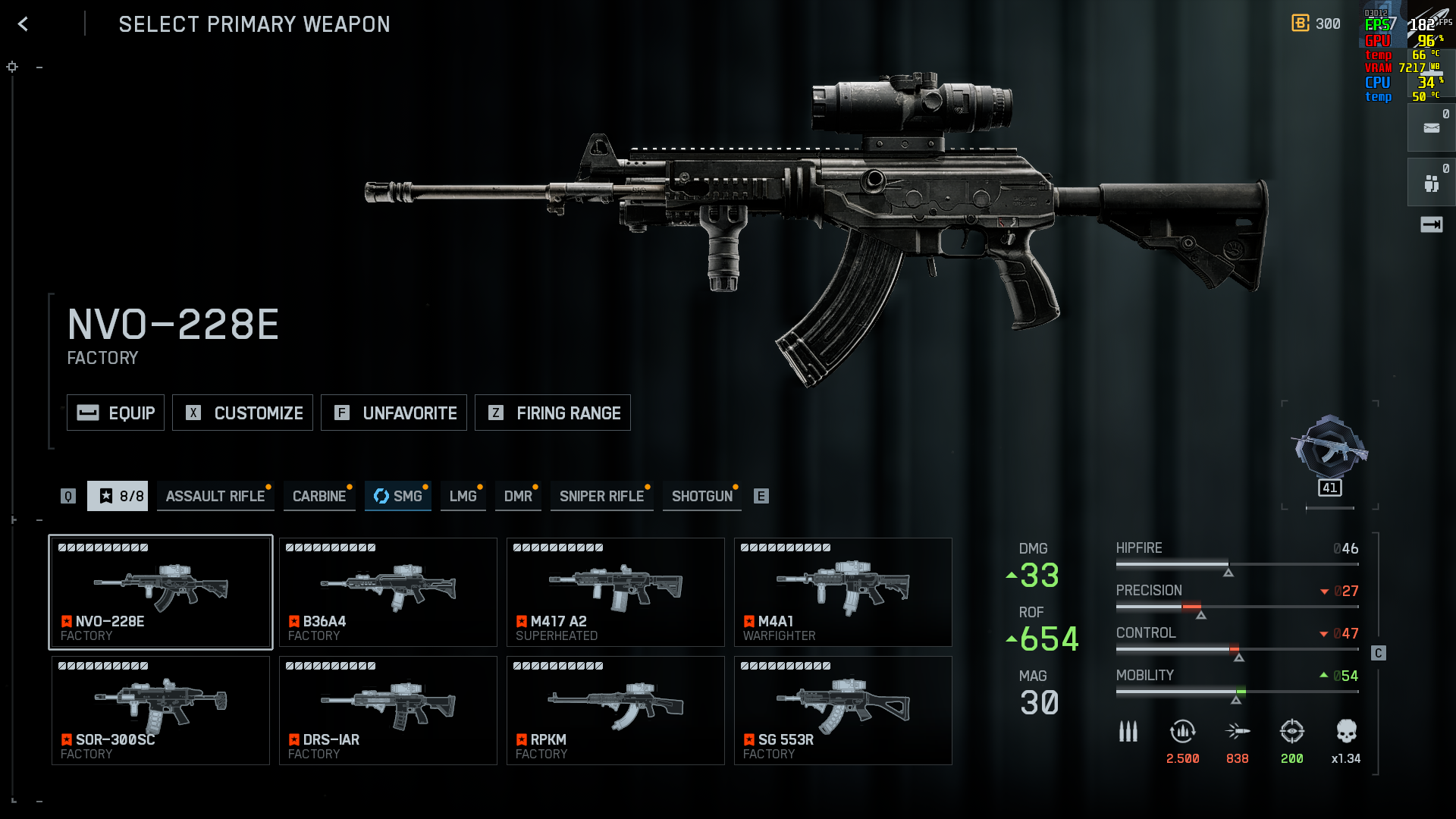This screenshot has height=819, width=1456.
Task: Pick the M4A1 Warfighter weapon tile
Action: [843, 592]
